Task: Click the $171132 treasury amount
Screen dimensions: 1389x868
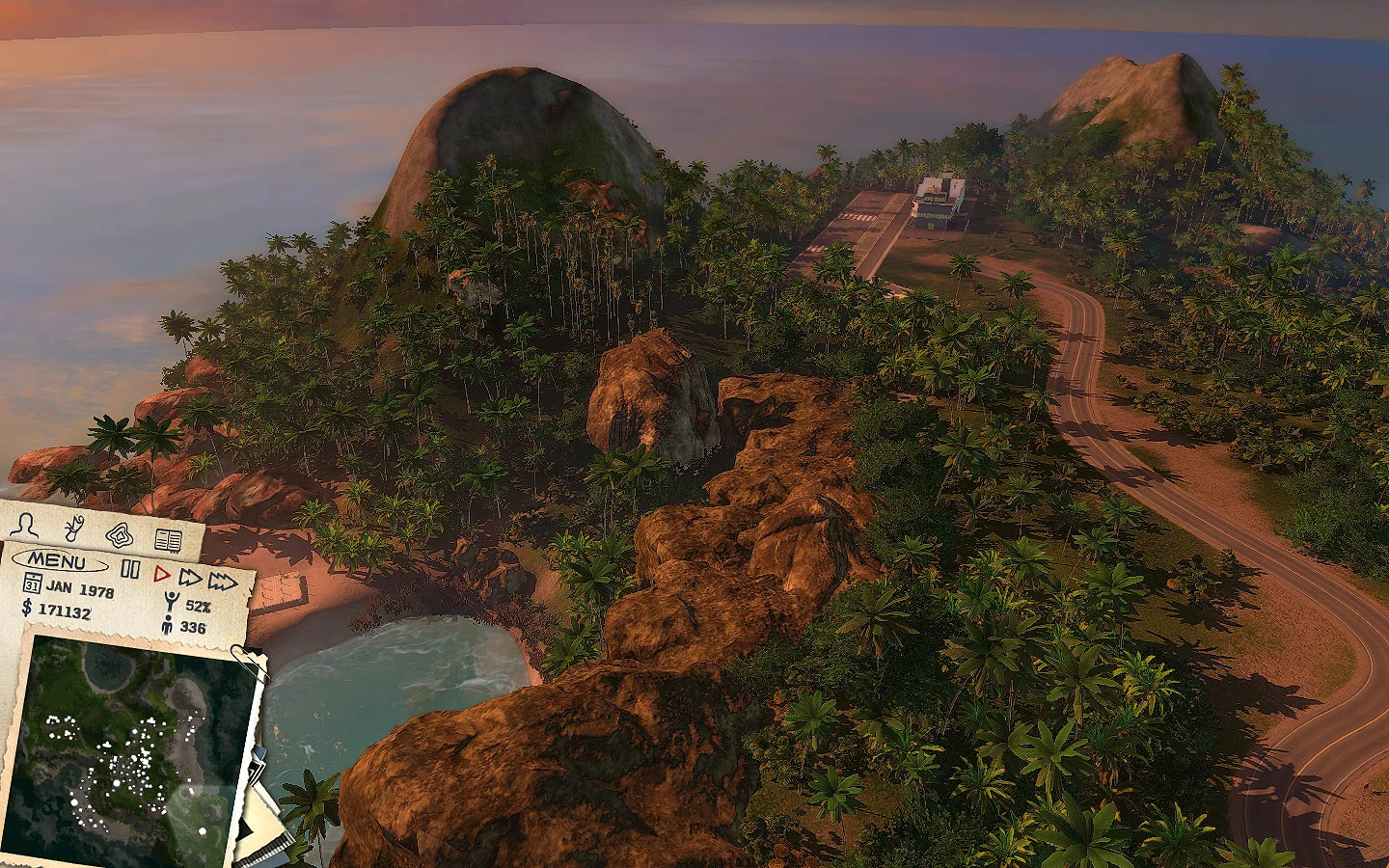Action: (x=65, y=610)
